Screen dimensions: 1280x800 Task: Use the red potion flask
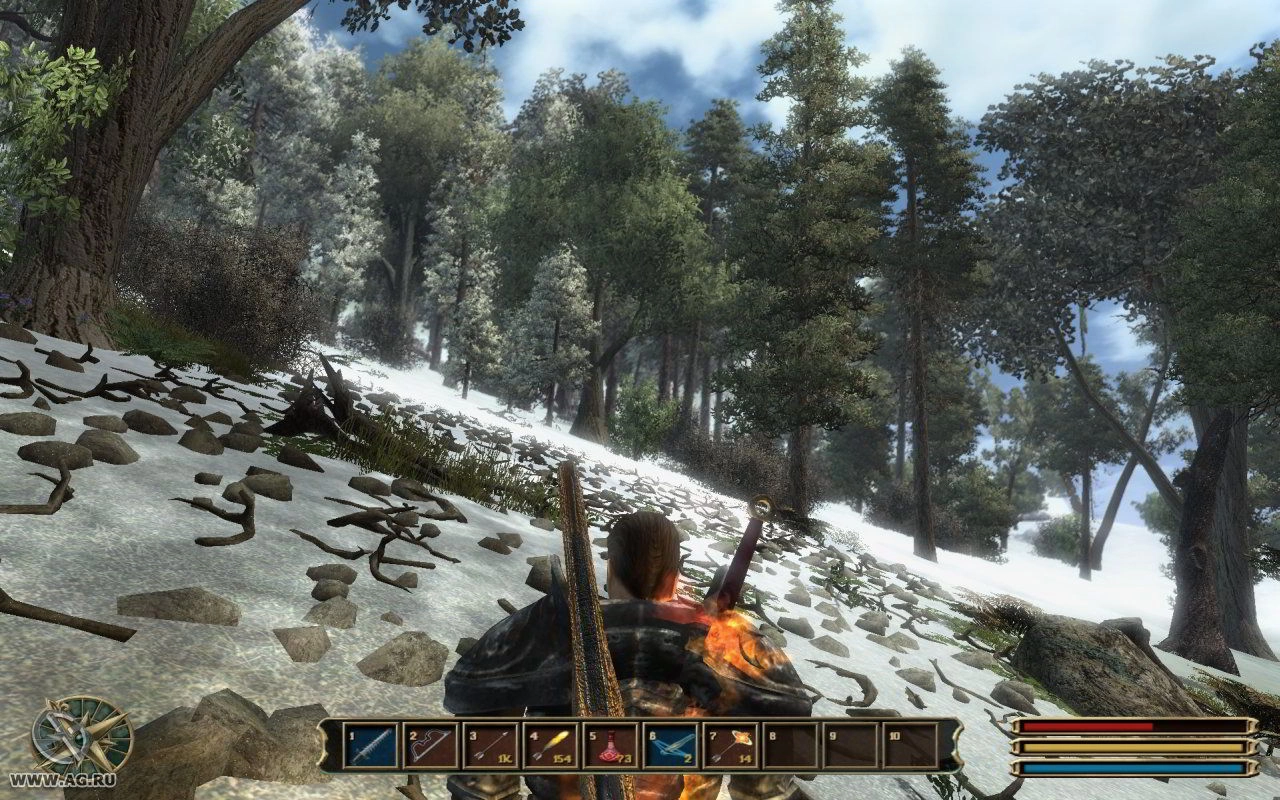611,746
